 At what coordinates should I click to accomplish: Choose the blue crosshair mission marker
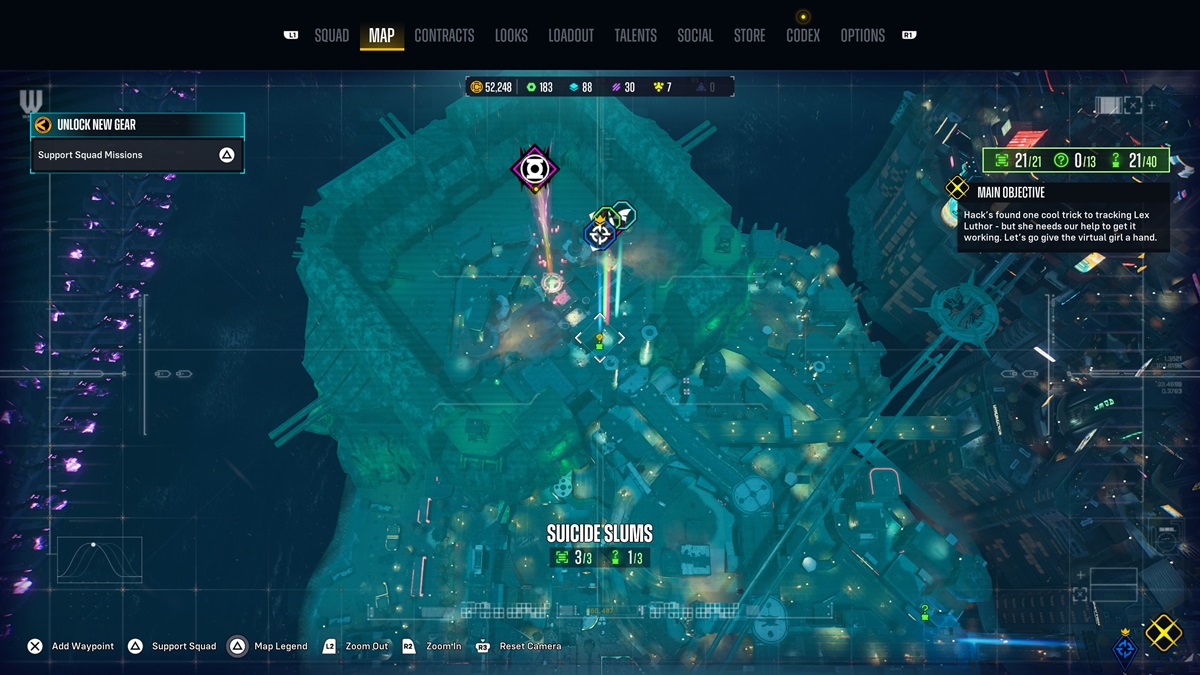tap(599, 235)
